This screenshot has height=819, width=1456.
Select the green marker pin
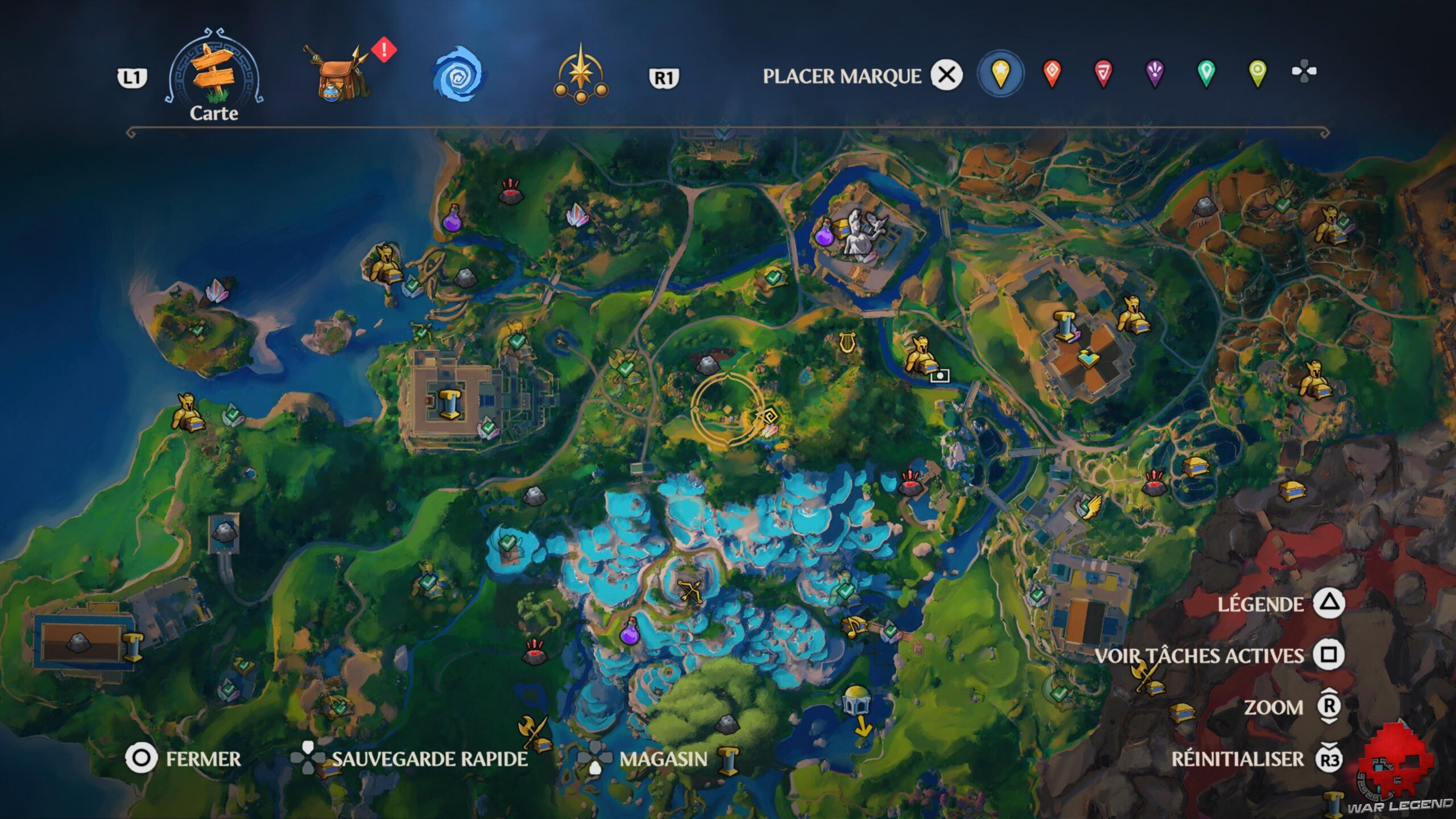pyautogui.click(x=1206, y=74)
